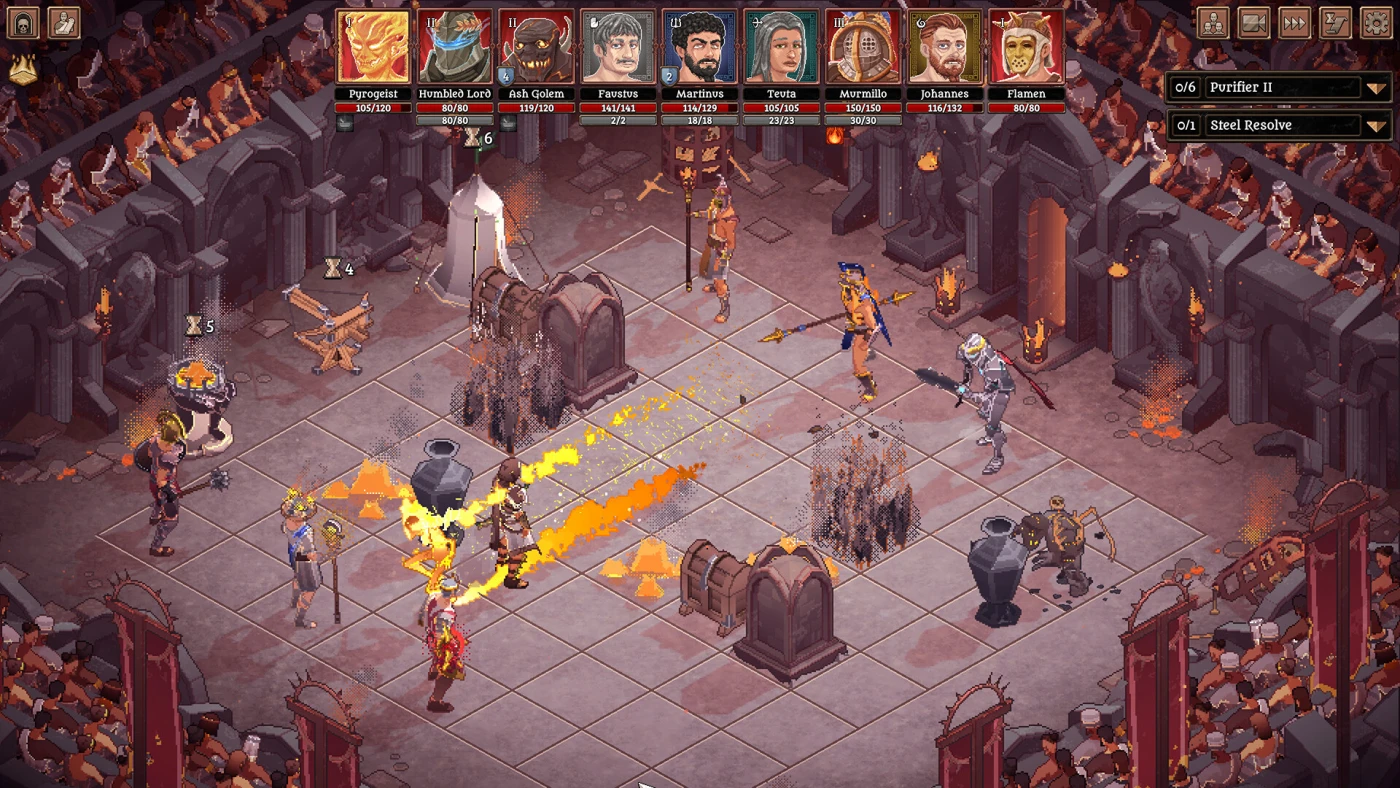The image size is (1400, 788).
Task: Click the toga figure scroll button
Action: coord(64,23)
